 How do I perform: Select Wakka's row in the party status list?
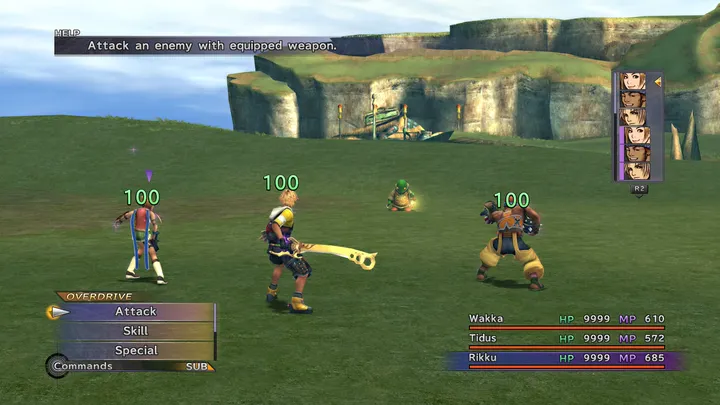(x=566, y=320)
